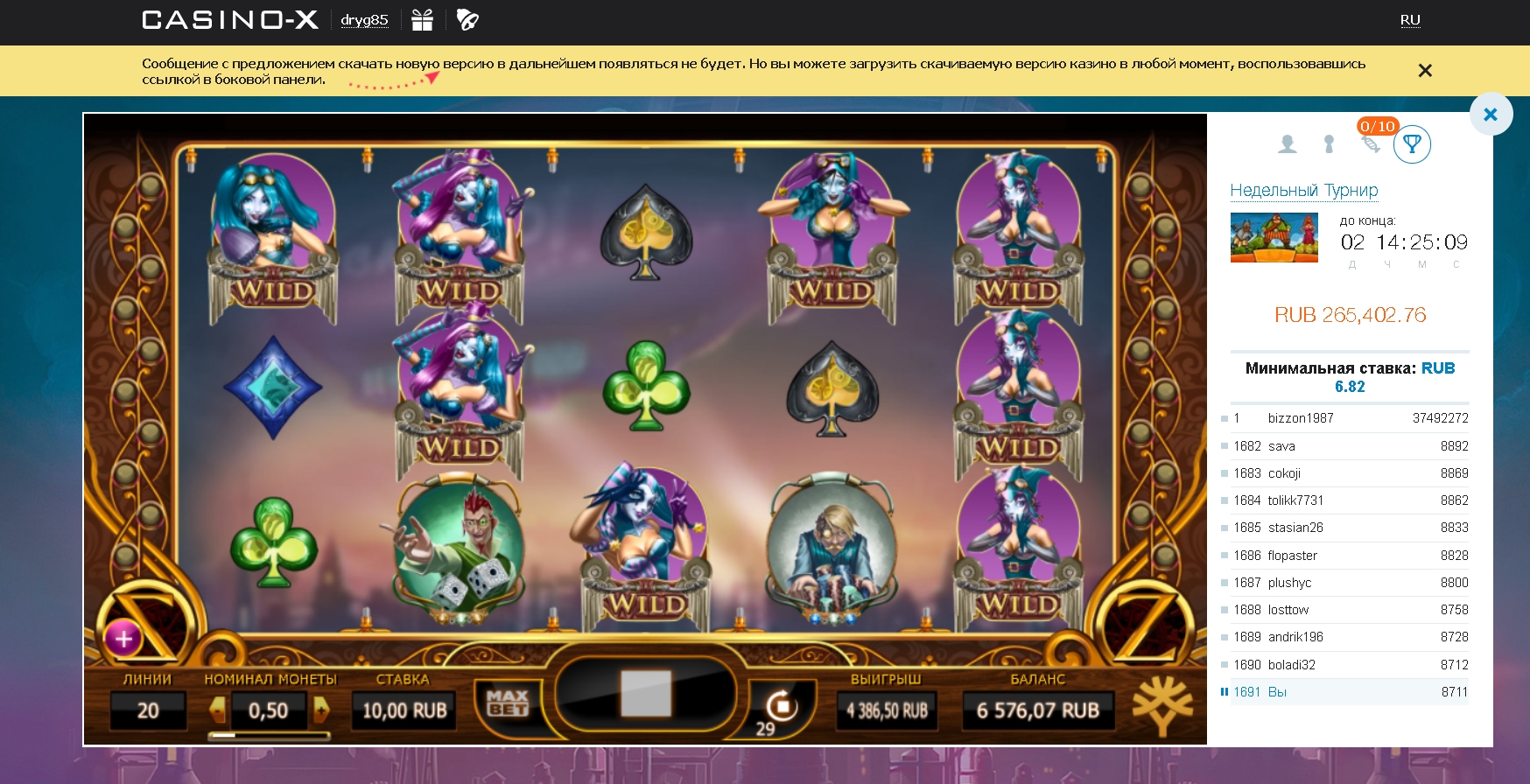Image resolution: width=1530 pixels, height=784 pixels.
Task: Increase coin value with the plus arrow
Action: (x=320, y=710)
